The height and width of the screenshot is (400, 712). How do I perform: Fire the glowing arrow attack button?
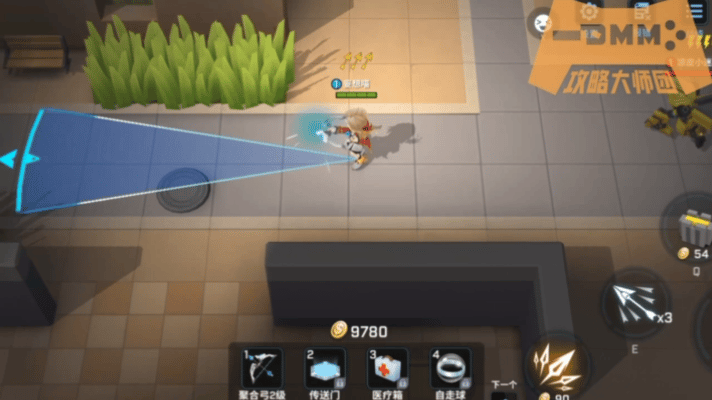[x=556, y=366]
